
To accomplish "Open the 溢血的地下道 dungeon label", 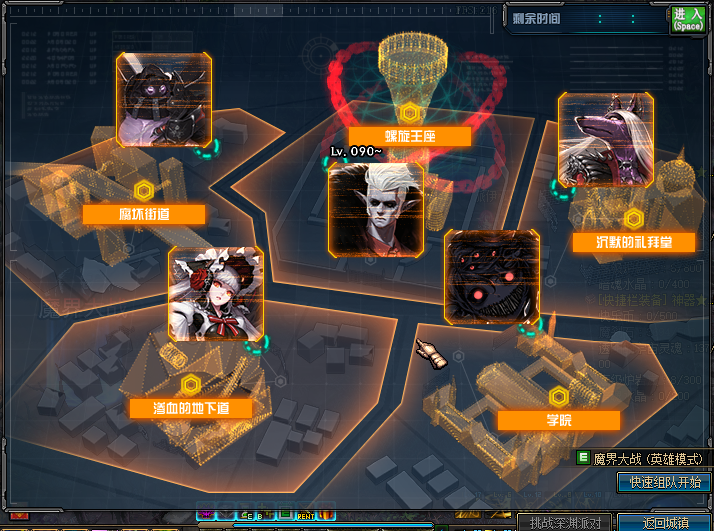I will (190, 408).
